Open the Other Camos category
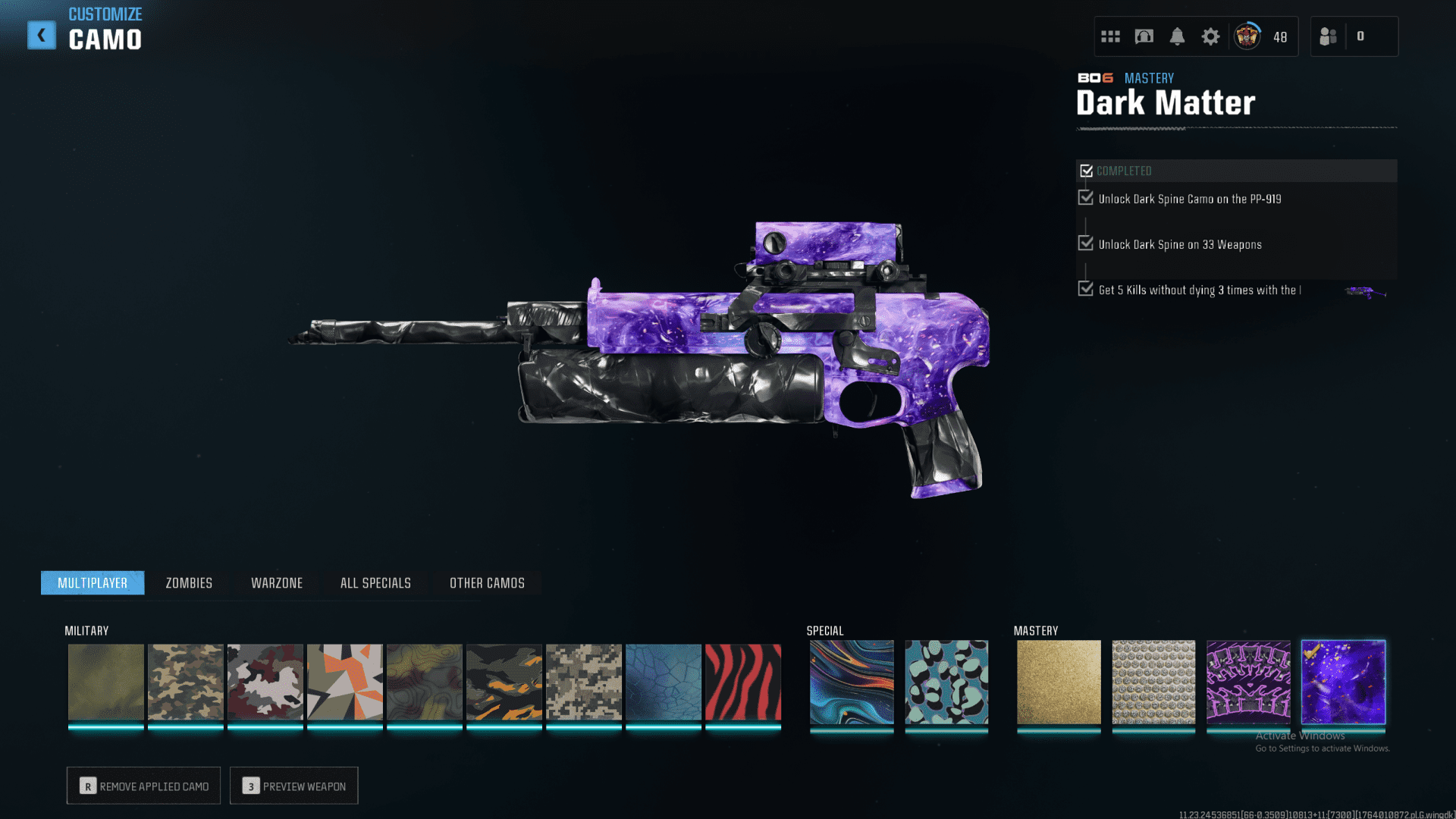1456x819 pixels. (487, 582)
